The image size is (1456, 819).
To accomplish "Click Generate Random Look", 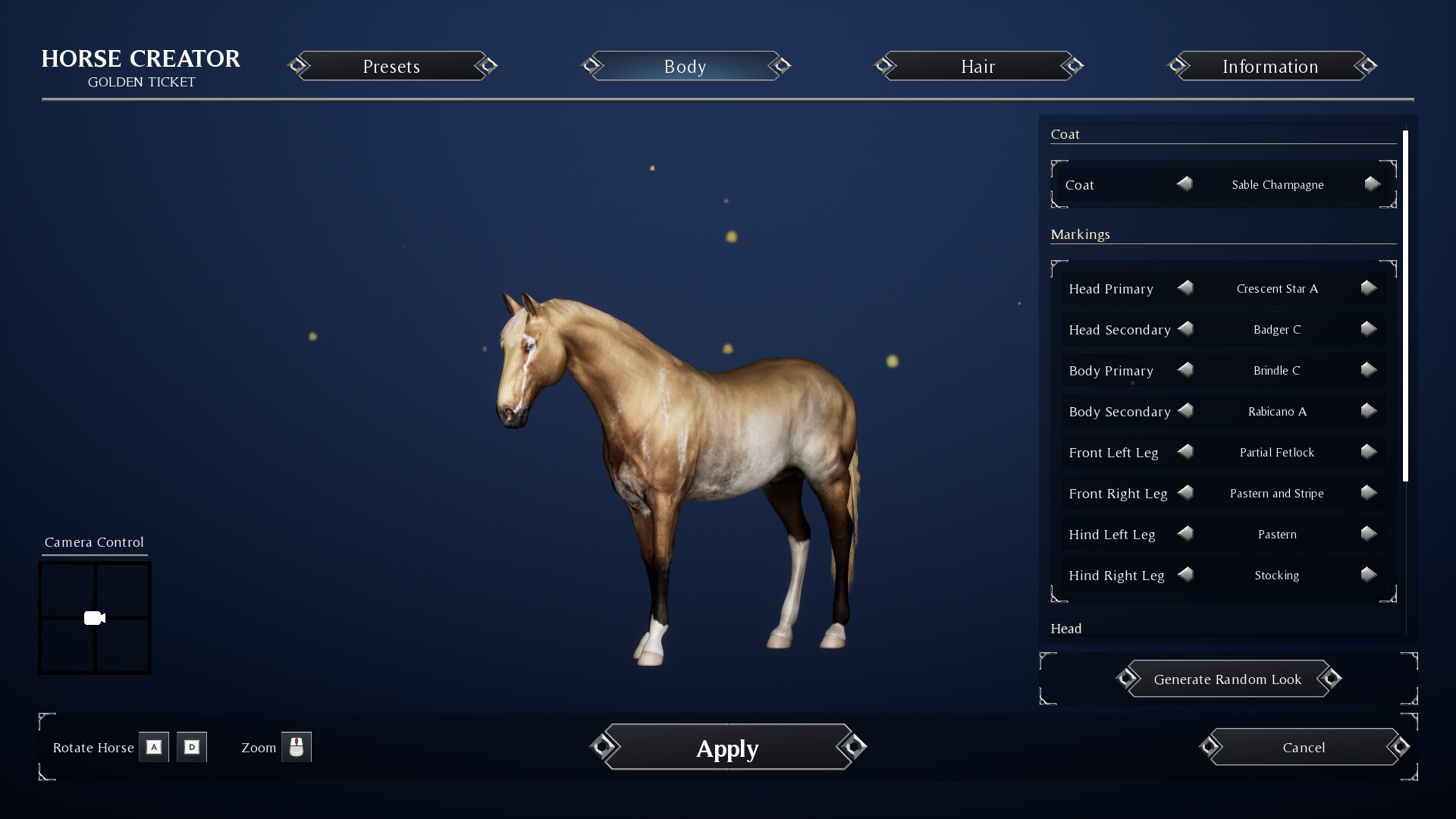I will pos(1228,679).
